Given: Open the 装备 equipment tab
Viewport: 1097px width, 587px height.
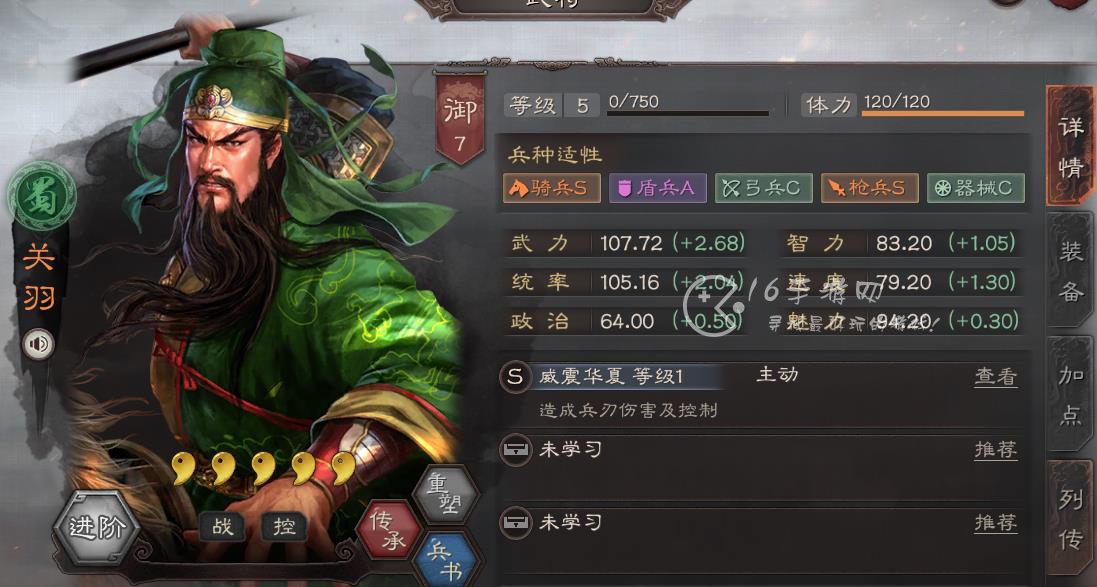Looking at the screenshot, I should pos(1070,269).
